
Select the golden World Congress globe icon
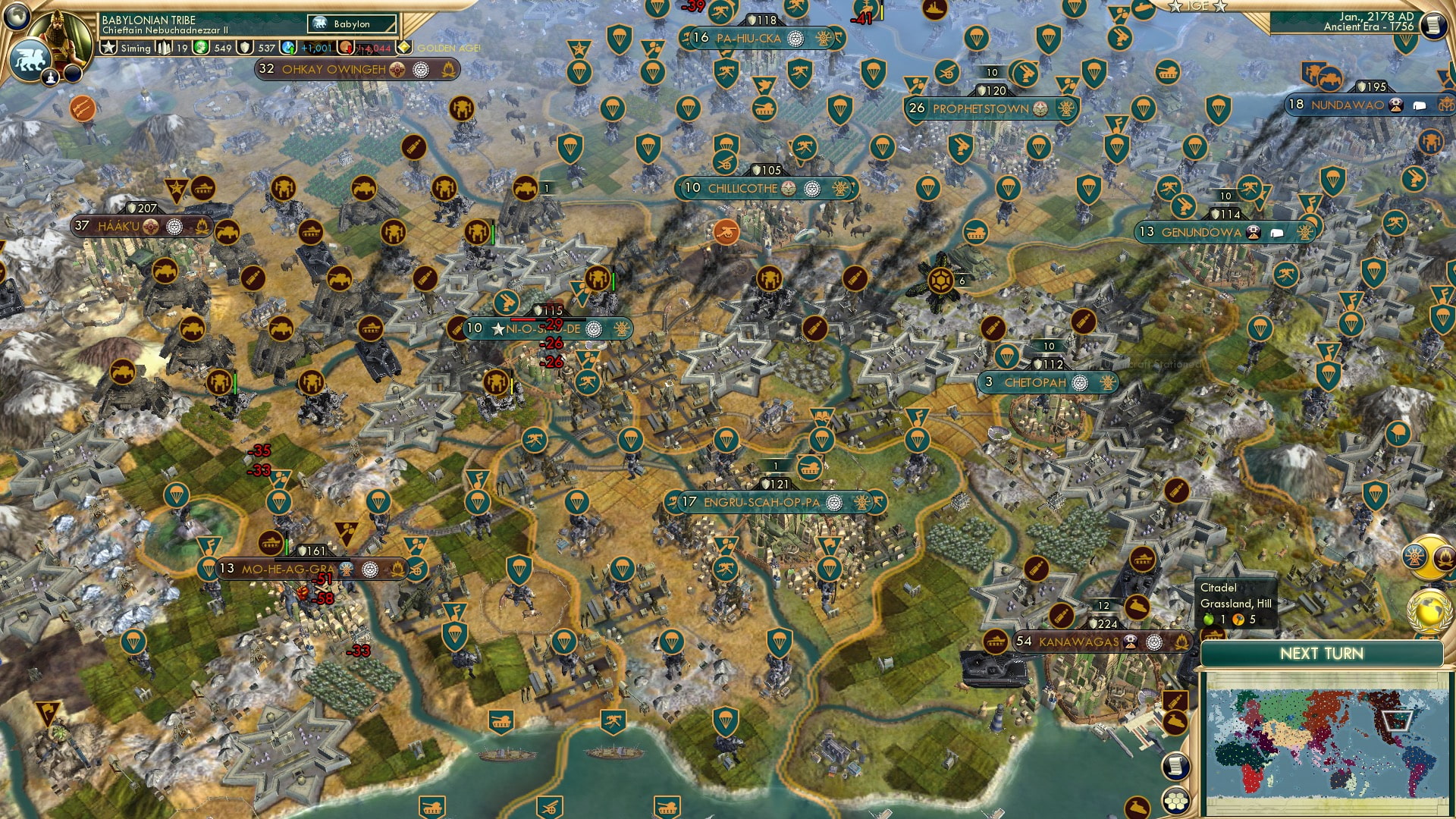[1430, 611]
